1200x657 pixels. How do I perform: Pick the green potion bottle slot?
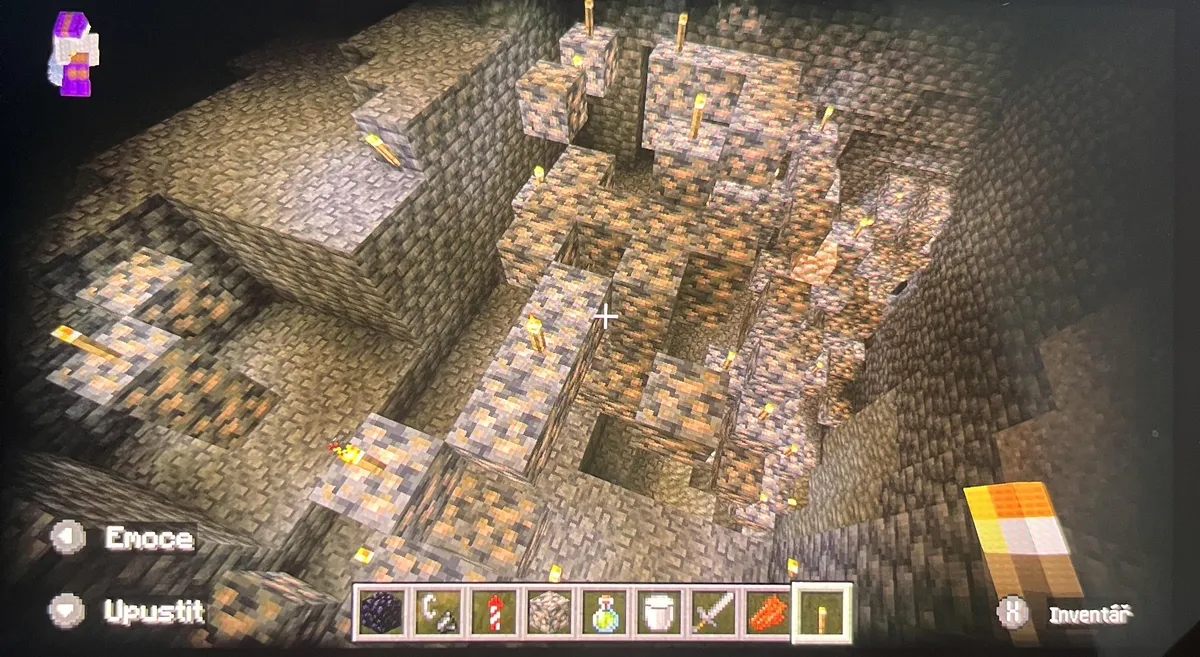[603, 611]
